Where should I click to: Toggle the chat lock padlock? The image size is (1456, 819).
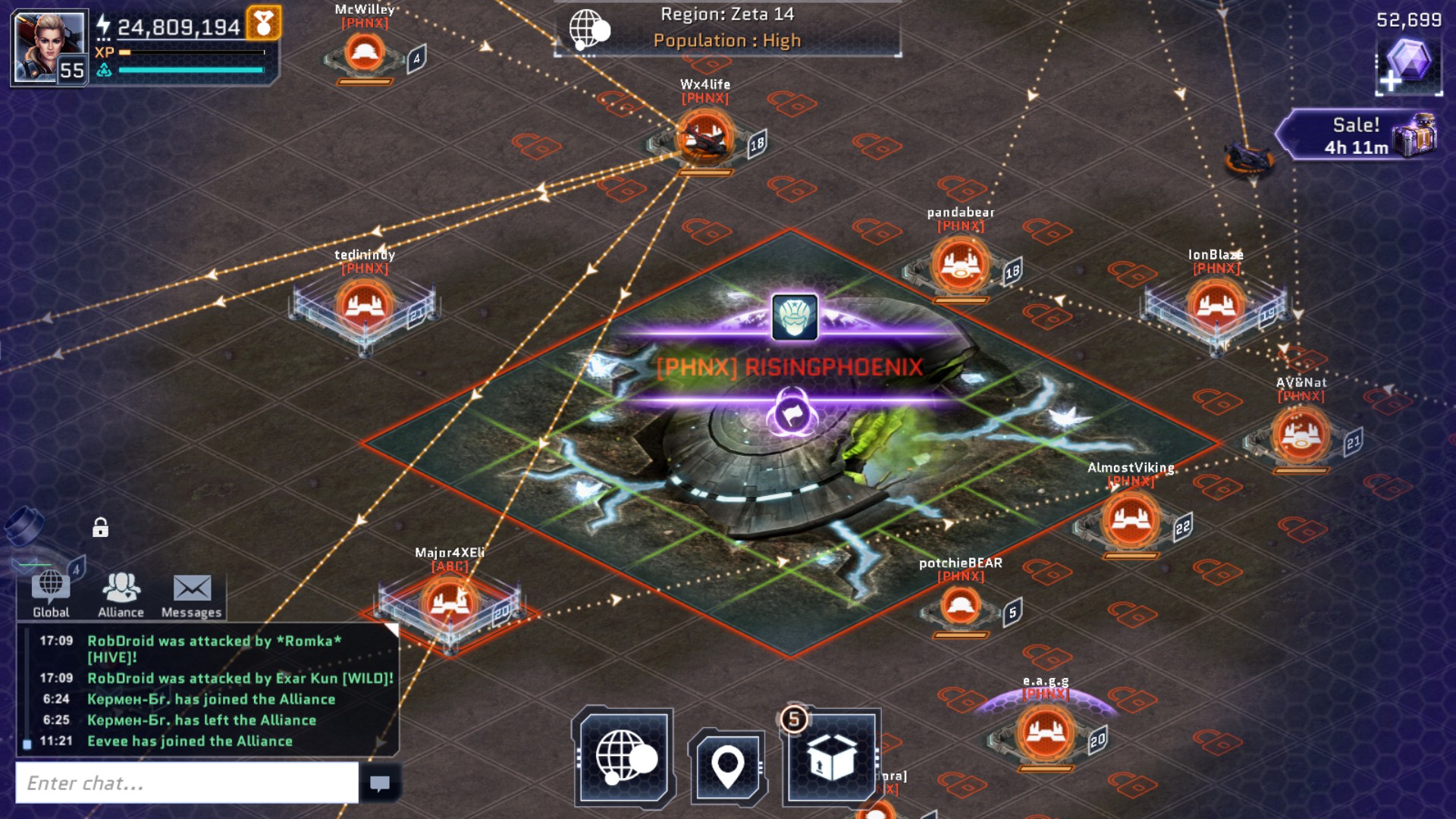pos(100,527)
